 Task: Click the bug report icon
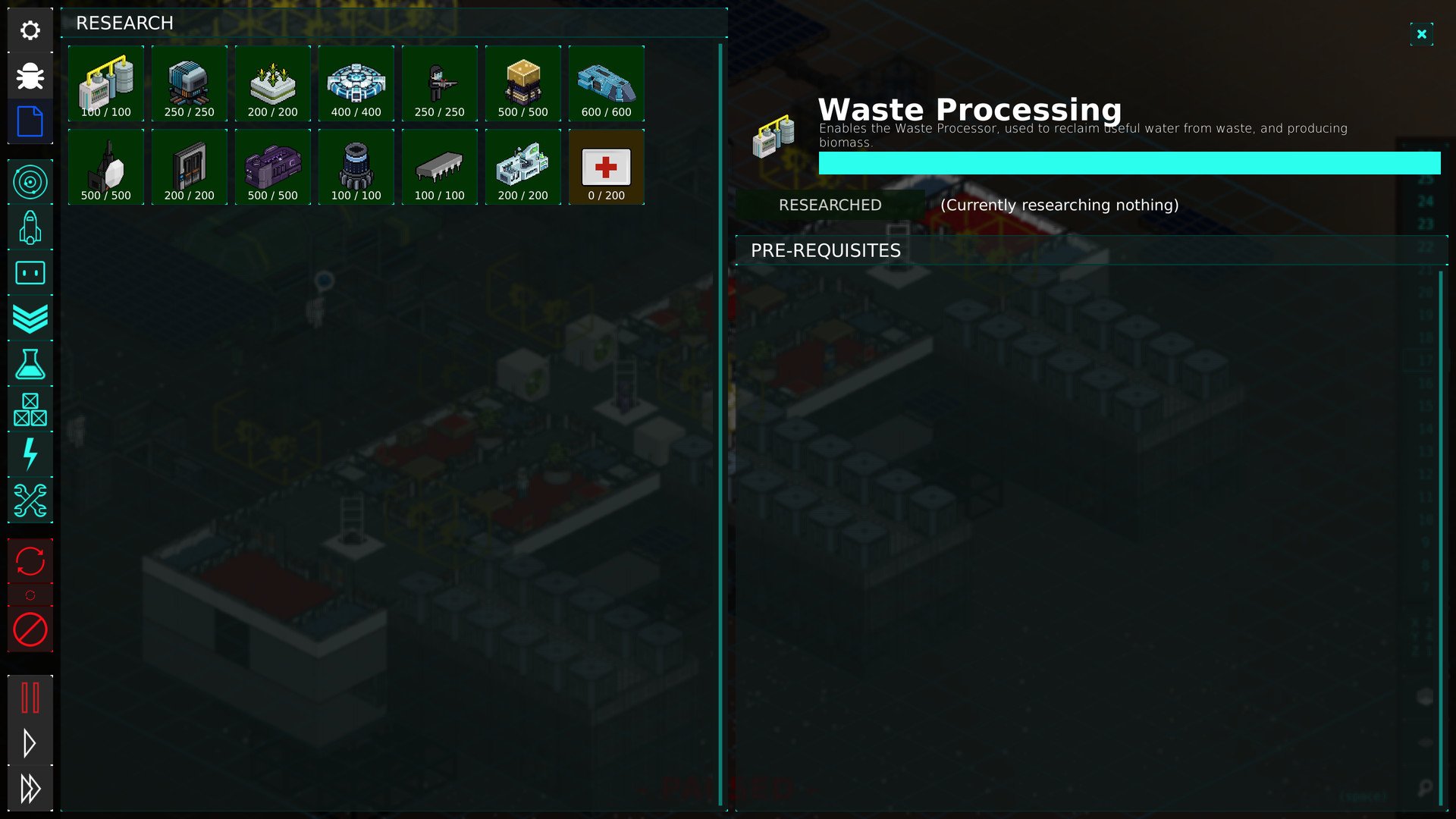click(x=30, y=76)
